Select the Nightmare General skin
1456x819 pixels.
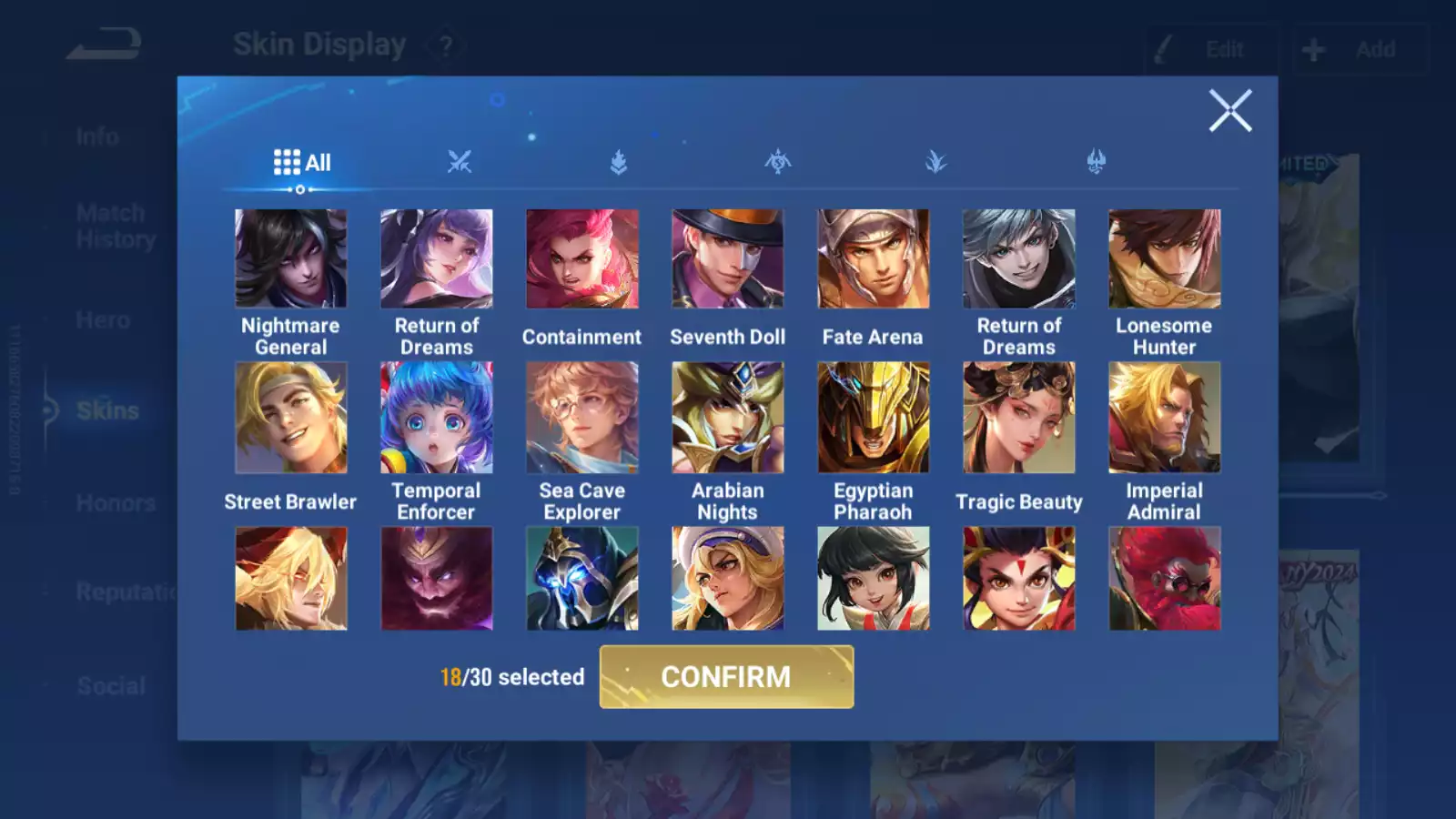(291, 259)
